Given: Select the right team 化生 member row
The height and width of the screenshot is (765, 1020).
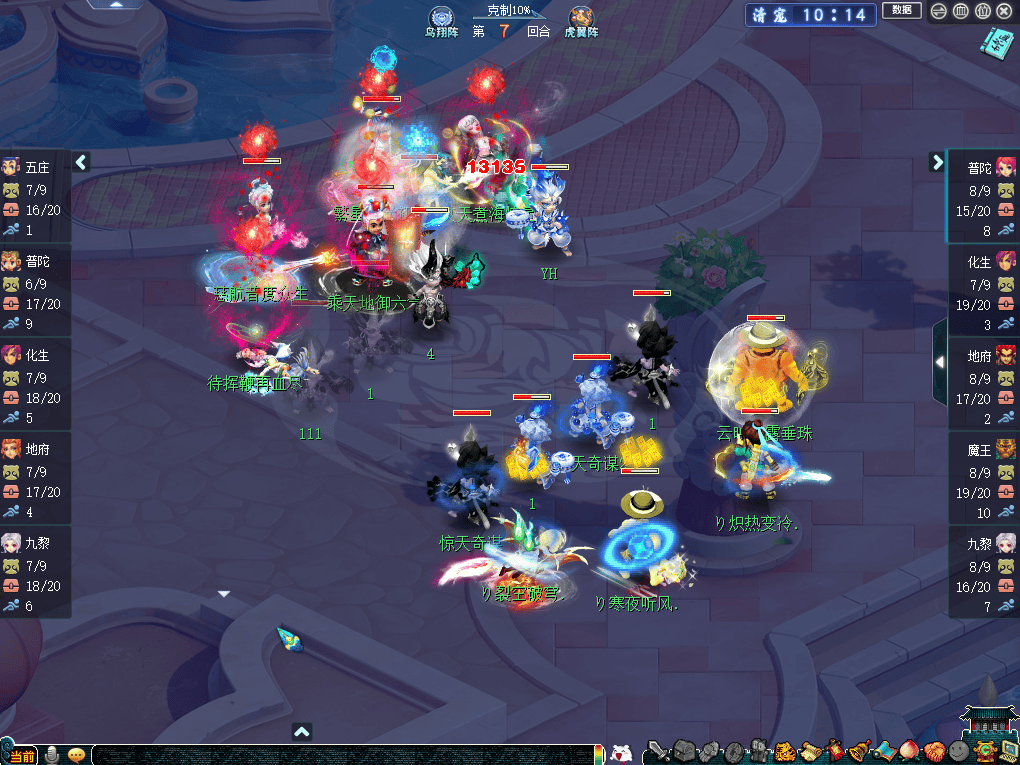Looking at the screenshot, I should point(984,290).
